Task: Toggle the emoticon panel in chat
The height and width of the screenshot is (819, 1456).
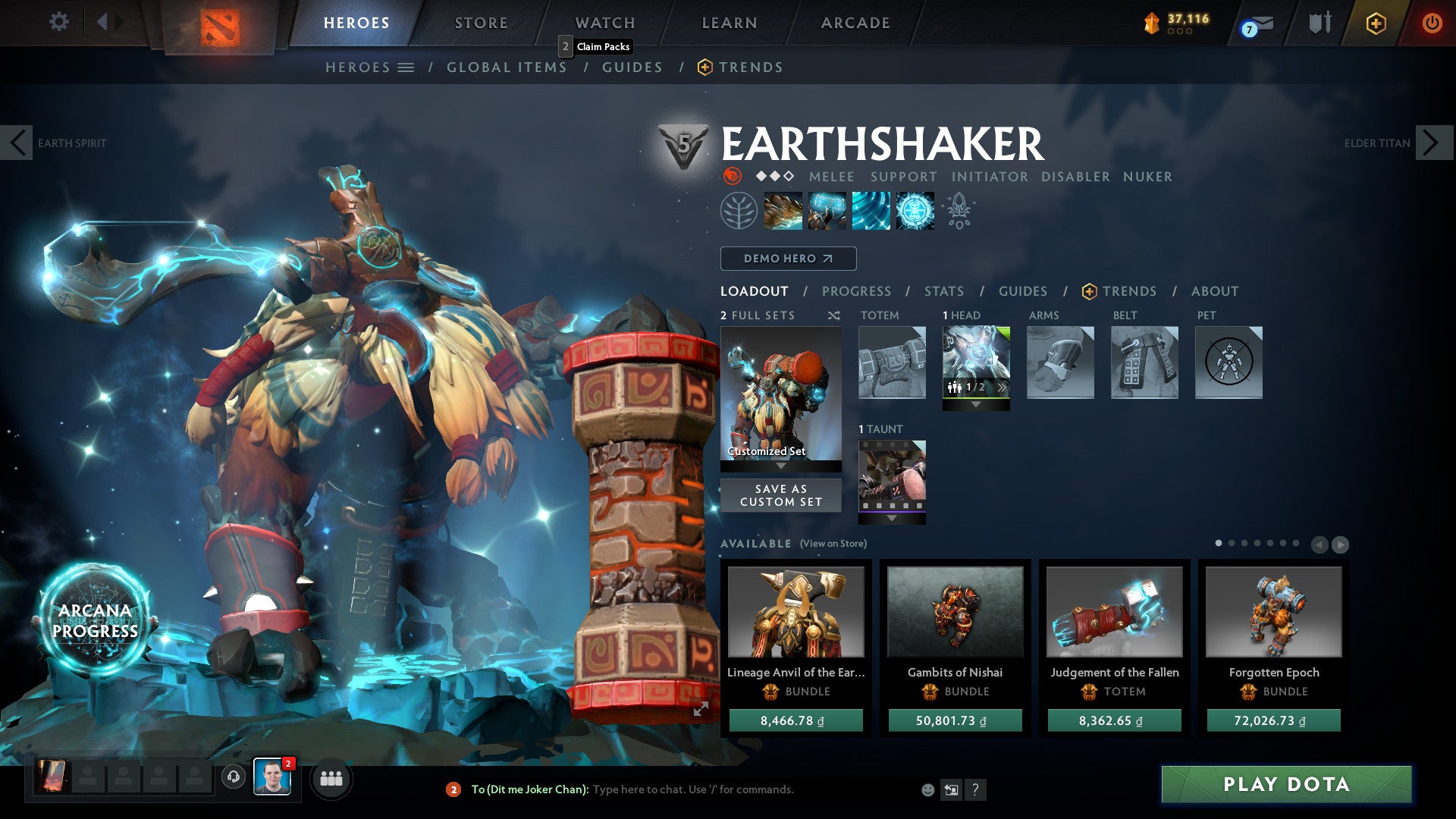Action: tap(927, 789)
